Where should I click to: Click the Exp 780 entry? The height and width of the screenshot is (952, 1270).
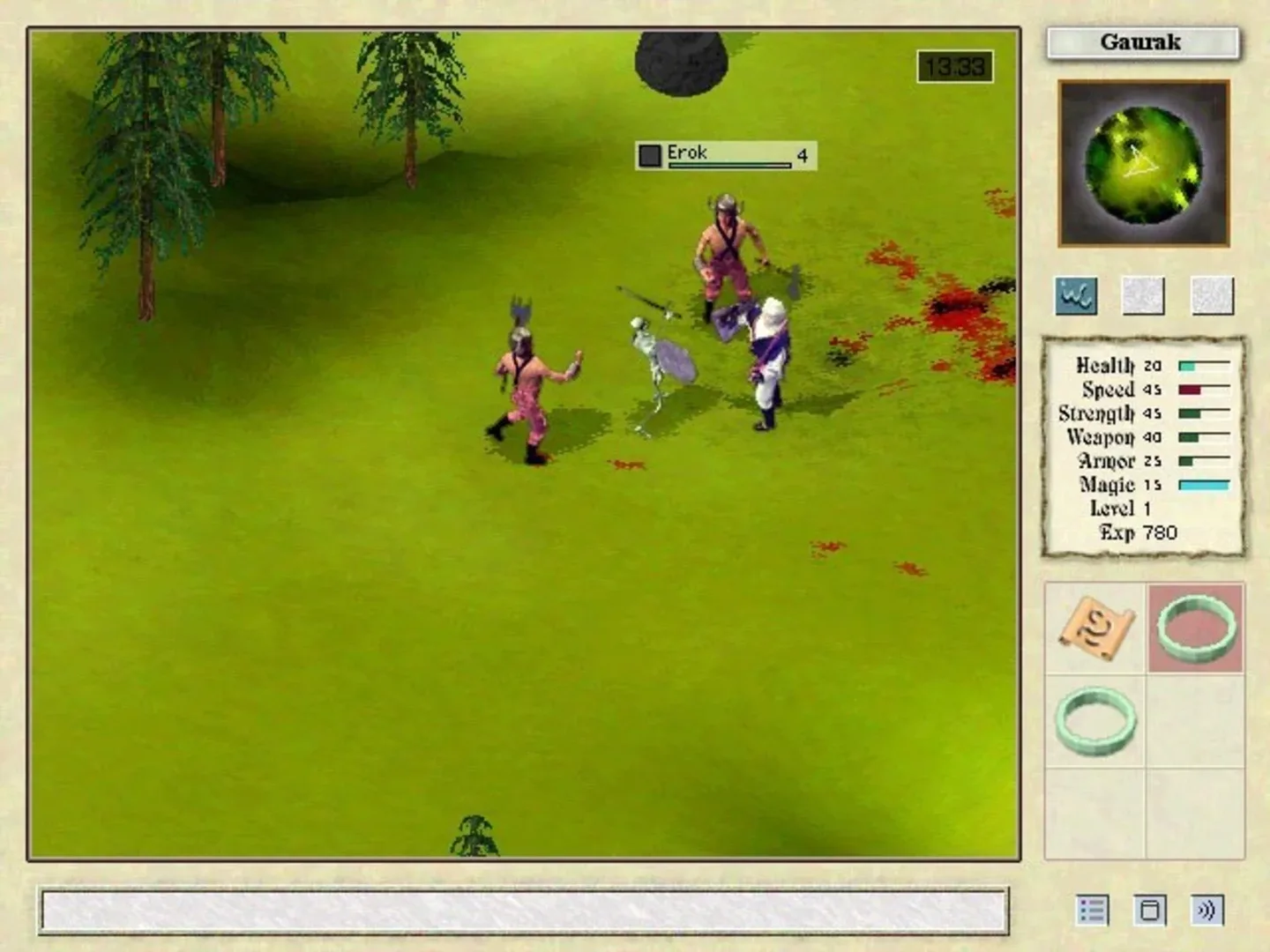1138,532
